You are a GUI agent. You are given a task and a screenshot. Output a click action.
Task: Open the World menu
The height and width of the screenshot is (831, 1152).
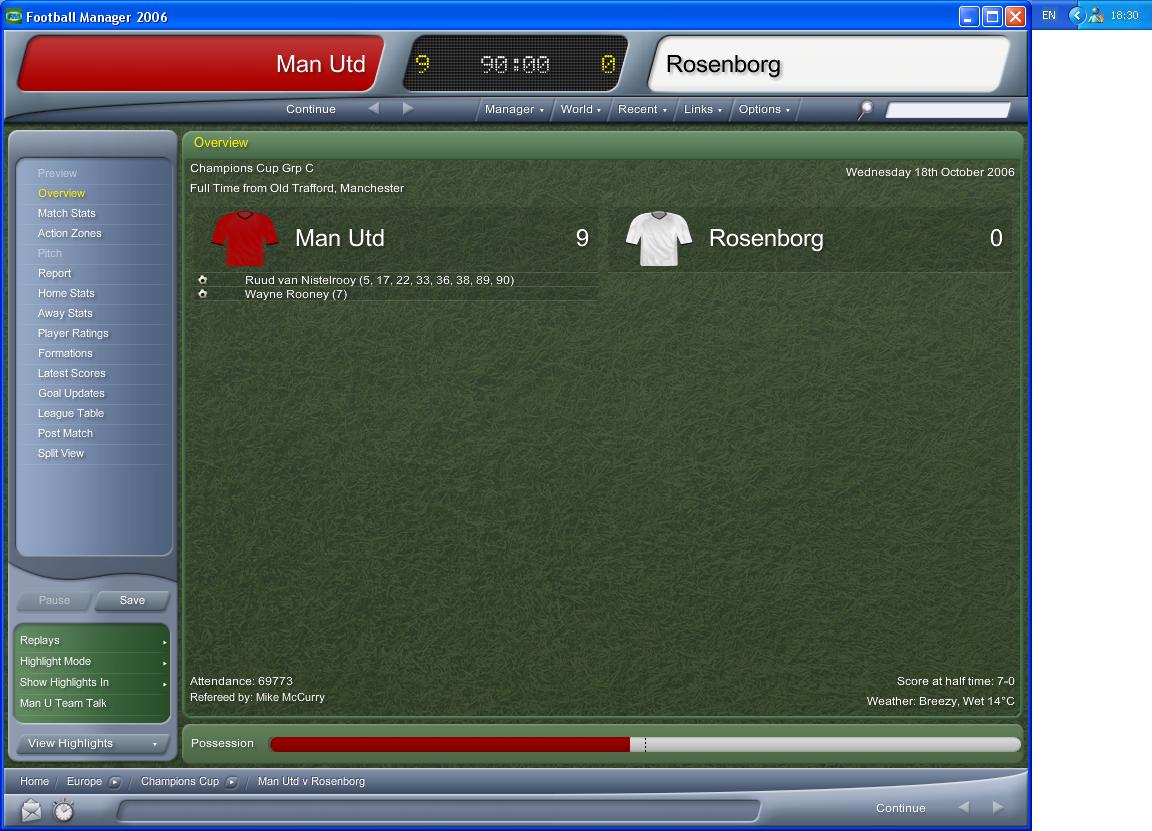[x=581, y=109]
